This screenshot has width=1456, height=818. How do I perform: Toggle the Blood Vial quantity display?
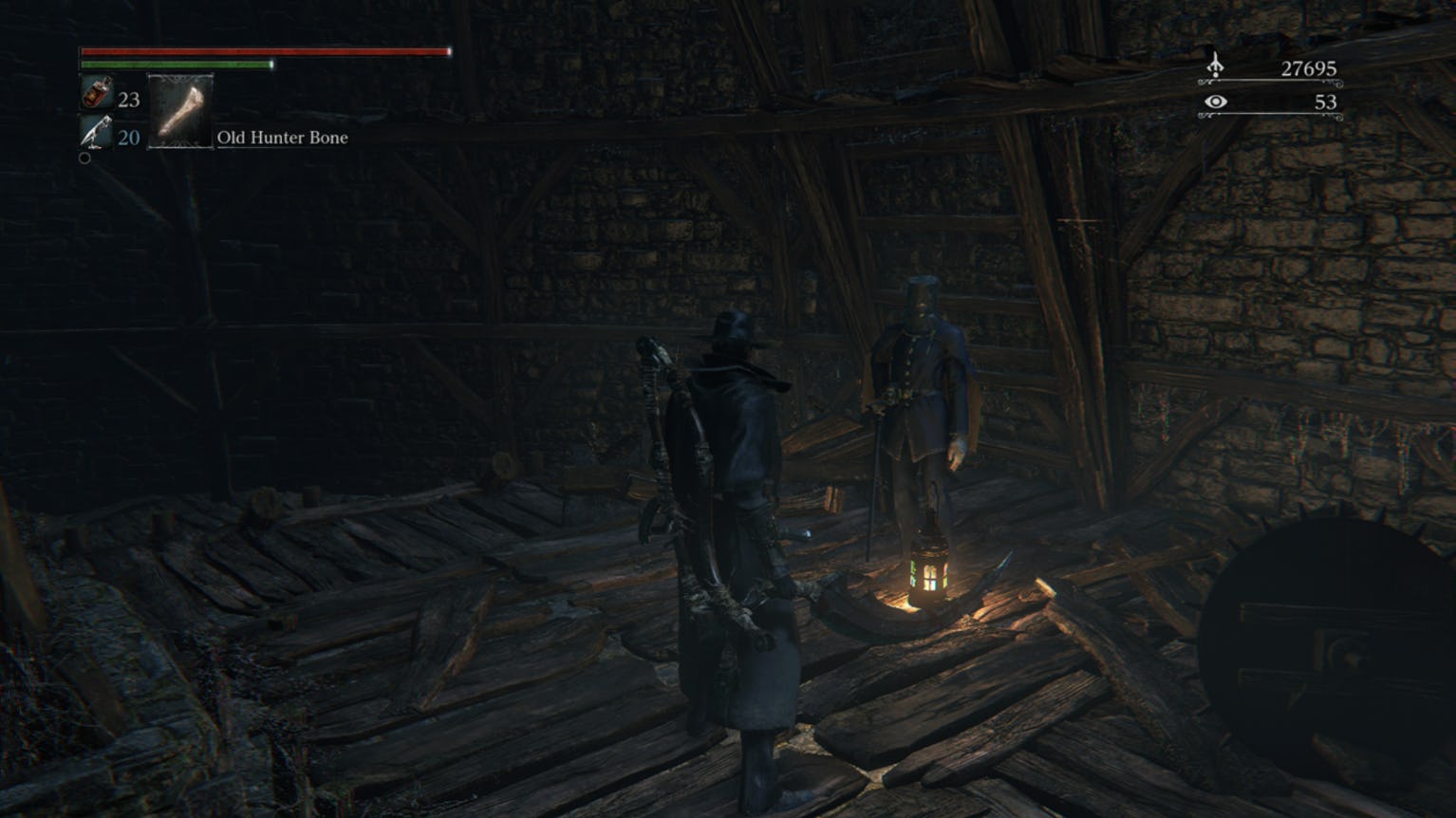click(x=127, y=99)
